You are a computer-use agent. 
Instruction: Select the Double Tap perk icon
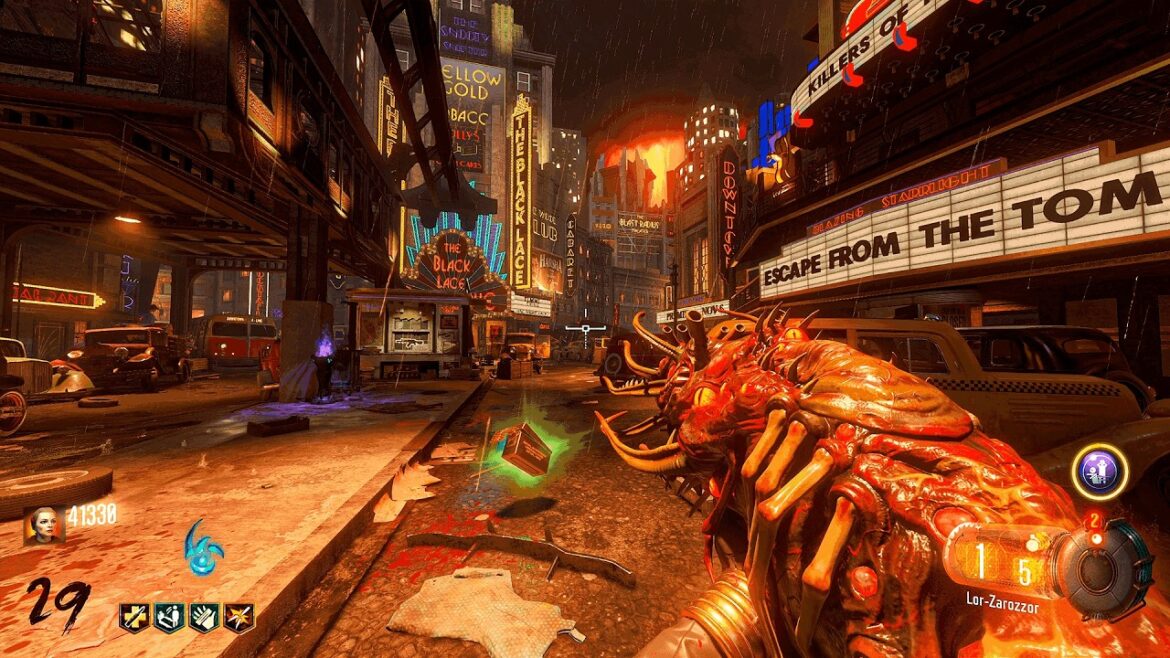point(239,617)
